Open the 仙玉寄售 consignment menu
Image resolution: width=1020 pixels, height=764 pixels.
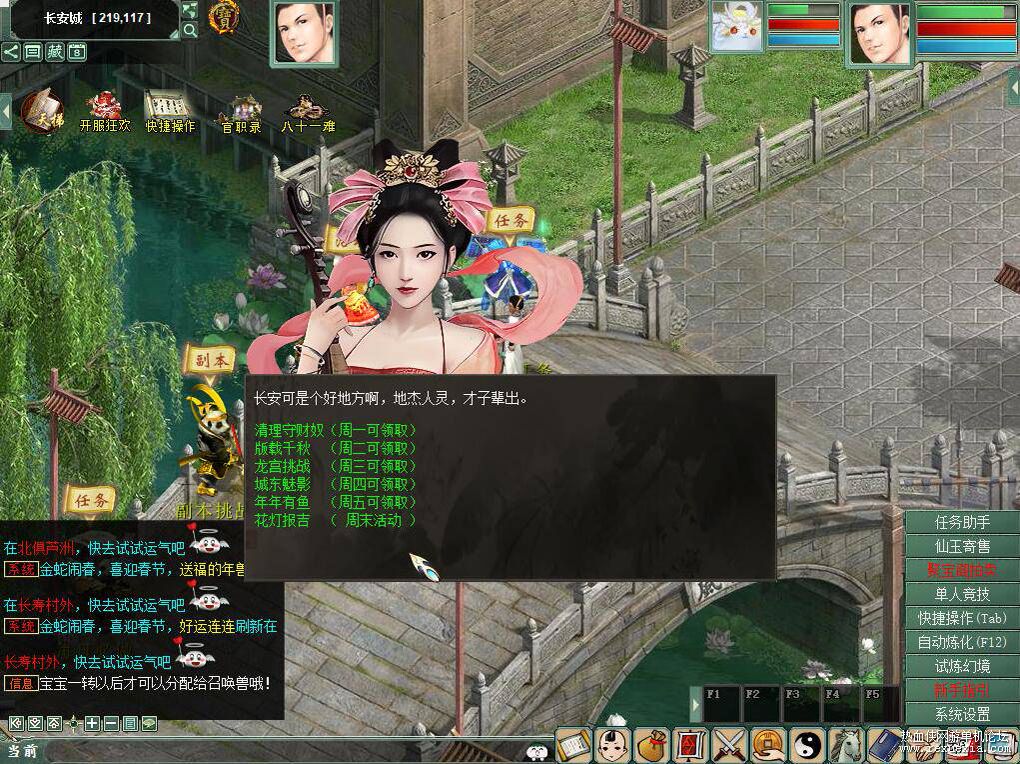pyautogui.click(x=962, y=547)
